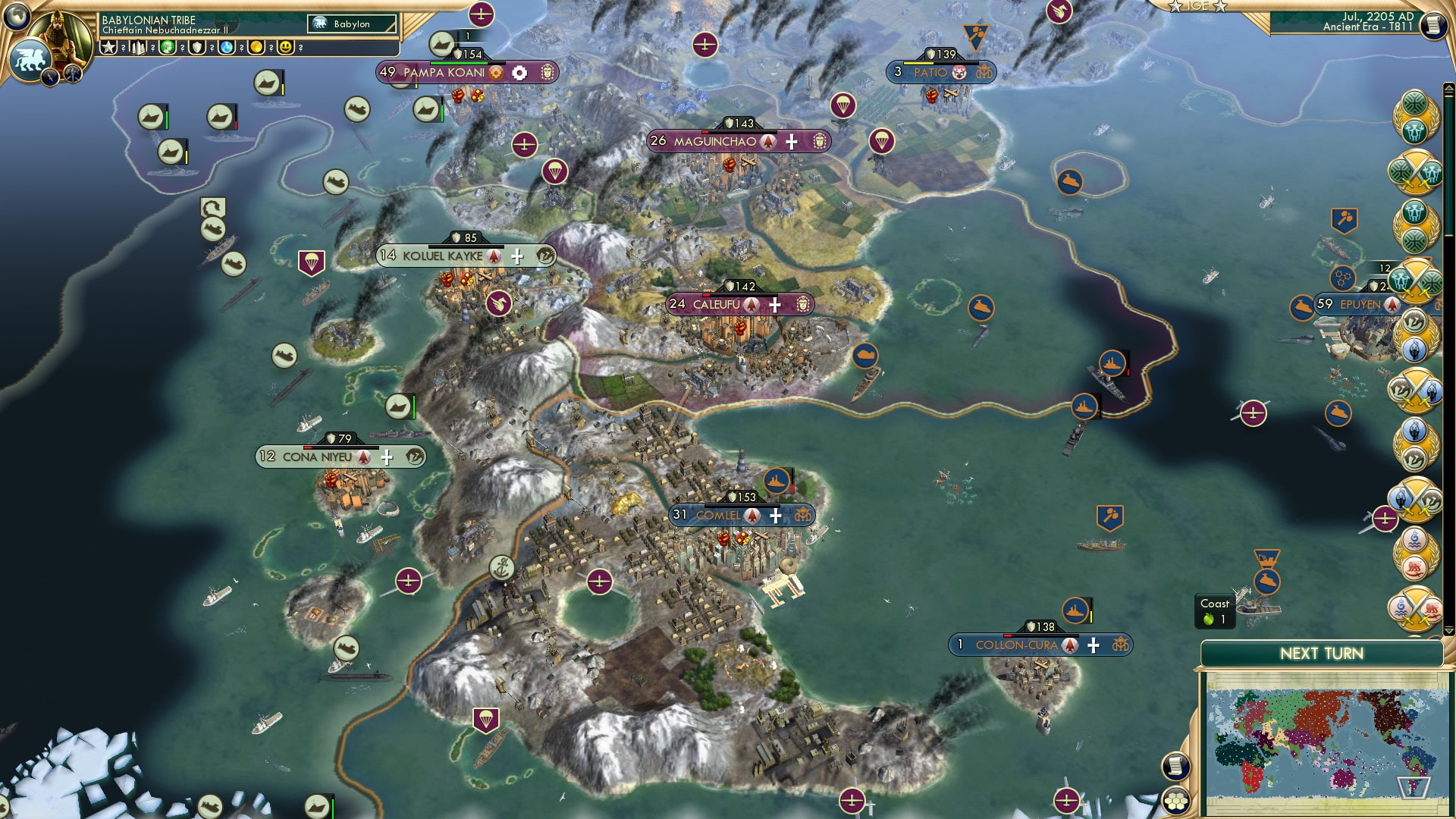Screen dimensions: 1456x819
Task: Click the green production progress bar on Pampa Koani
Action: (x=458, y=63)
